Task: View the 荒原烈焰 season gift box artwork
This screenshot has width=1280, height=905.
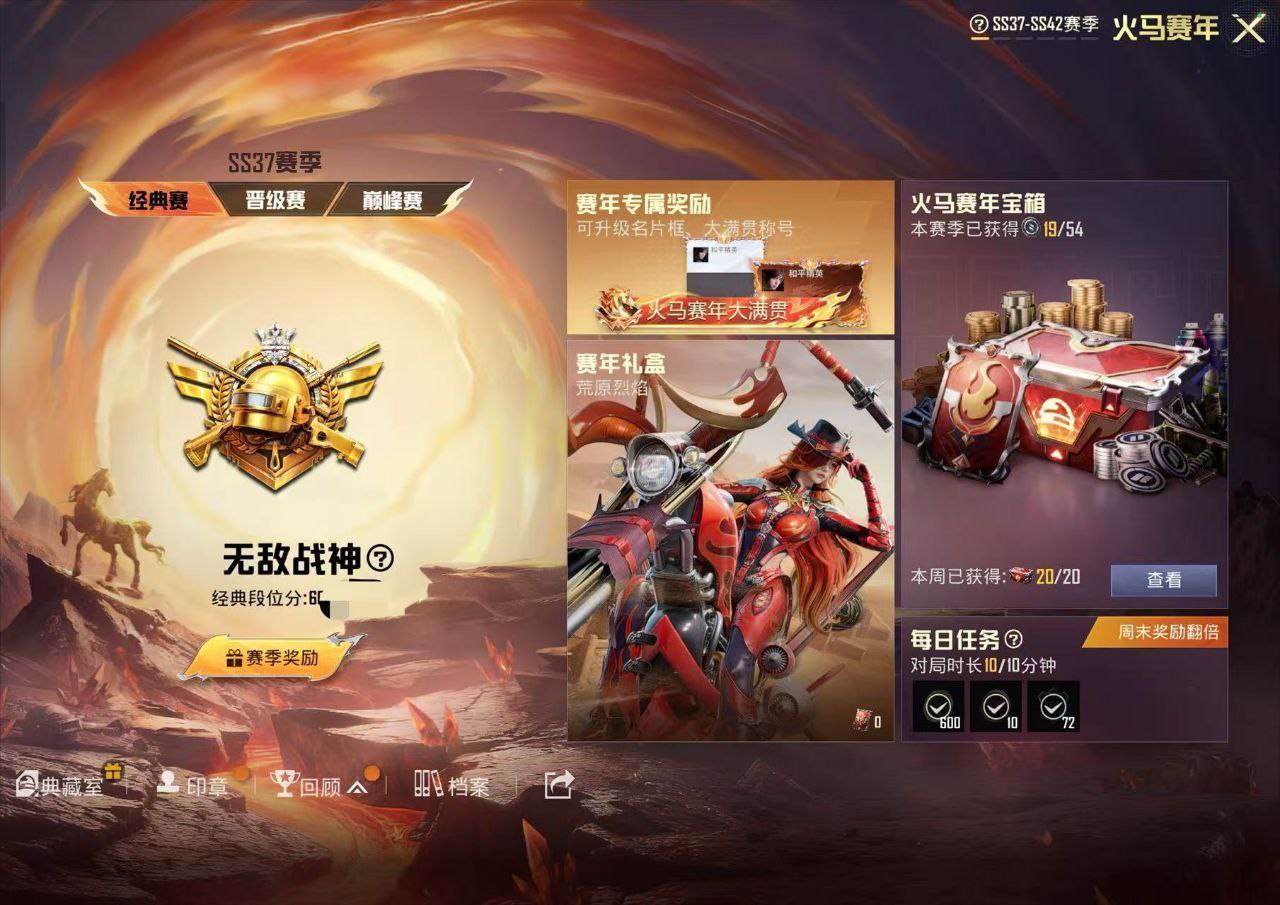Action: (x=728, y=540)
